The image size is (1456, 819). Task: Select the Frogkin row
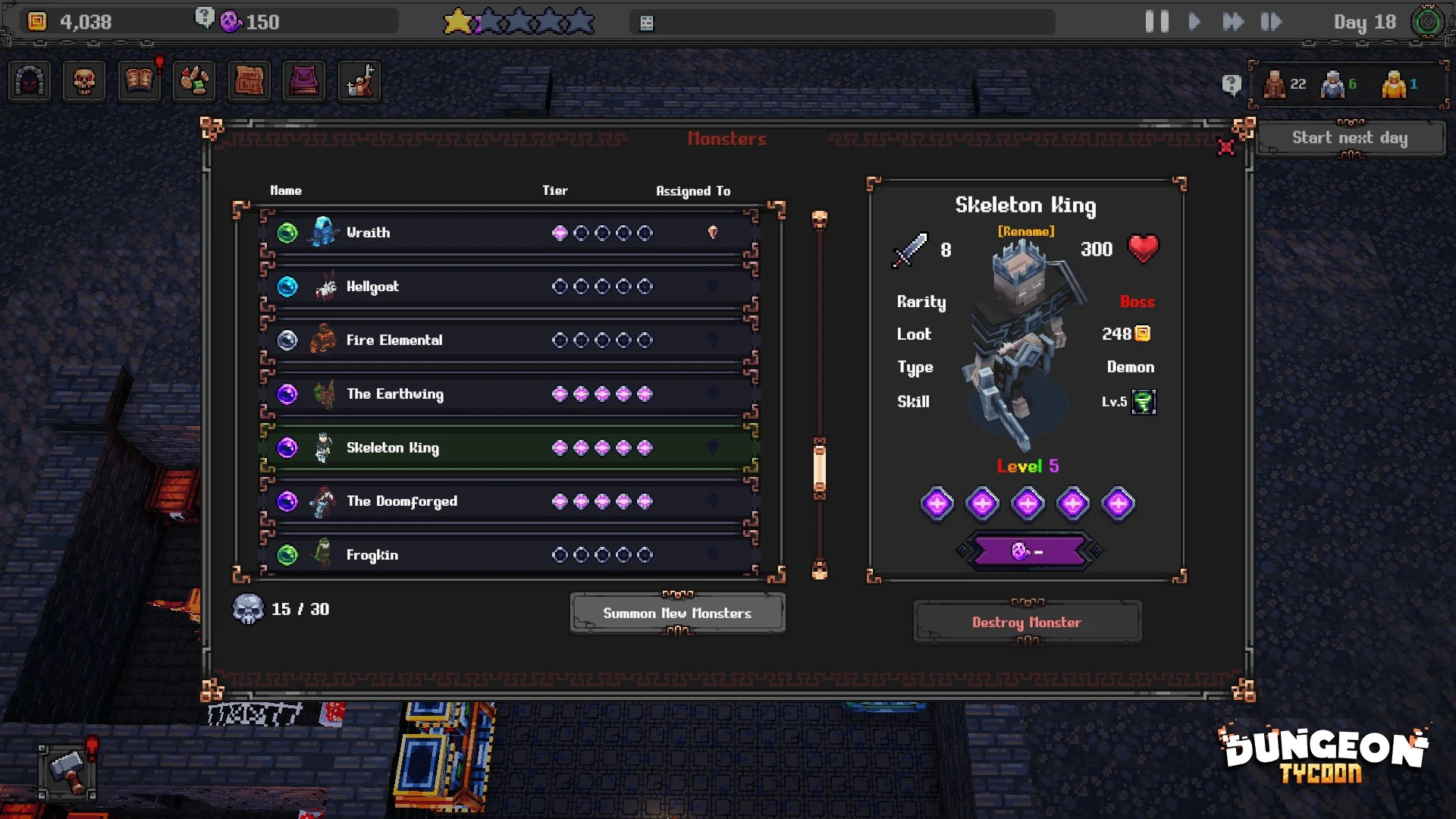[508, 555]
